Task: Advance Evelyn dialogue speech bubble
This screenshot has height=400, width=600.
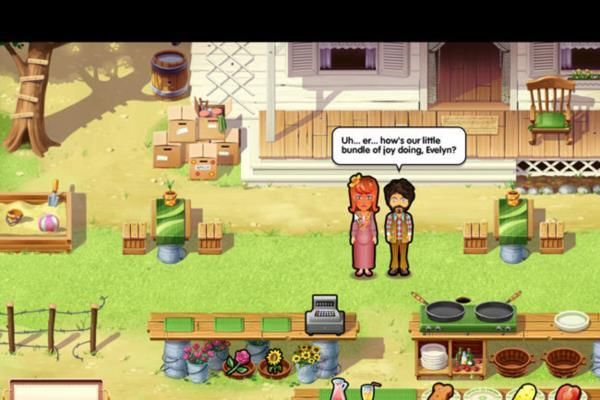Action: (399, 145)
